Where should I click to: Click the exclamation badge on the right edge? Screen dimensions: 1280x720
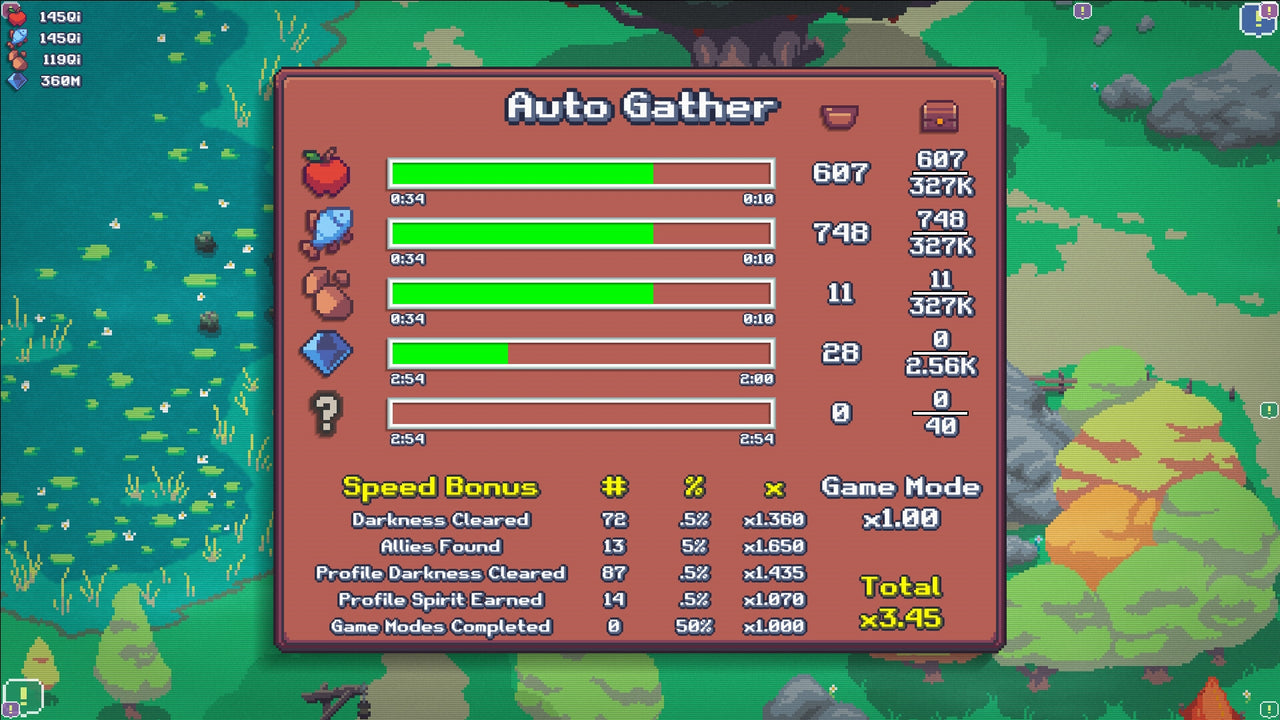[1268, 411]
